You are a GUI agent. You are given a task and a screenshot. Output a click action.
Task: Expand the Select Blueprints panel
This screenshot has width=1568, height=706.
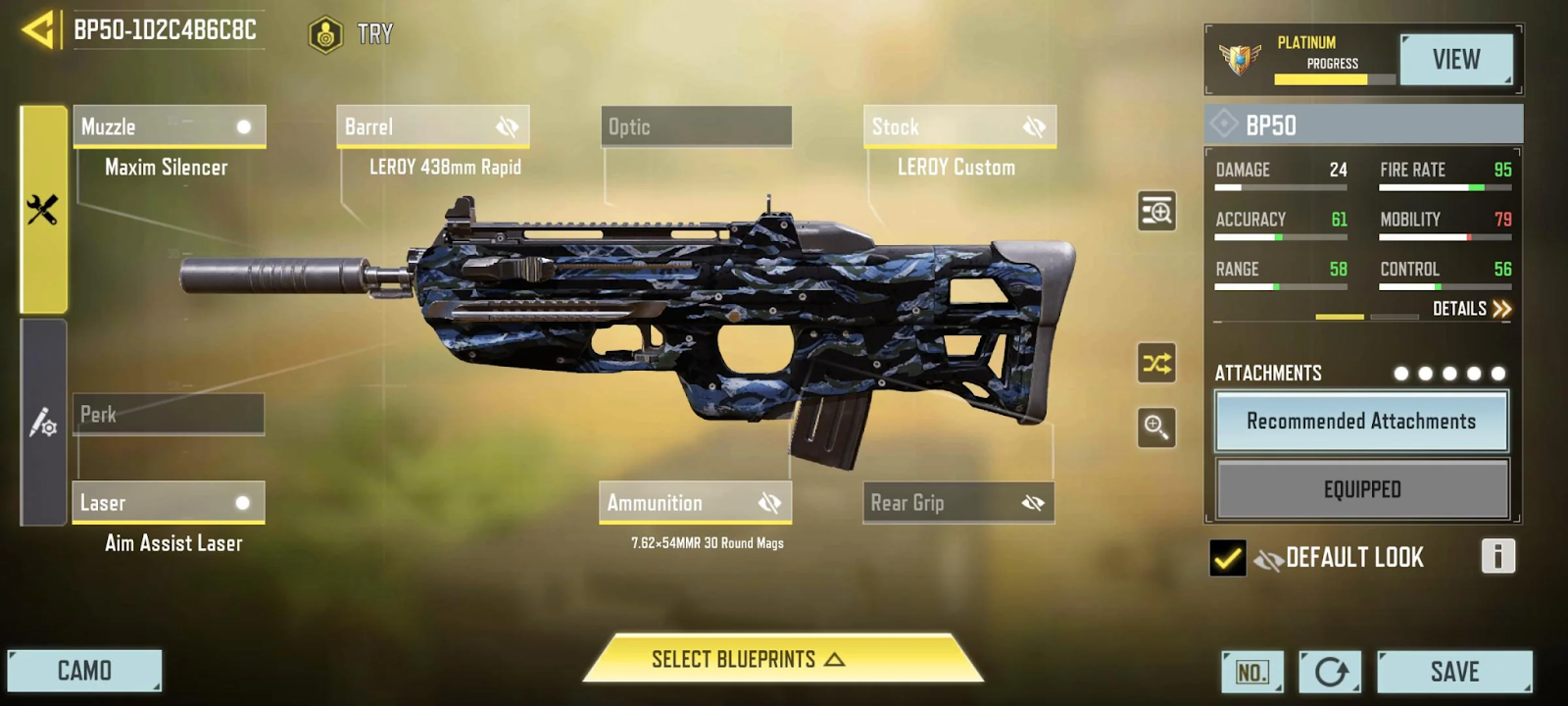pos(747,659)
